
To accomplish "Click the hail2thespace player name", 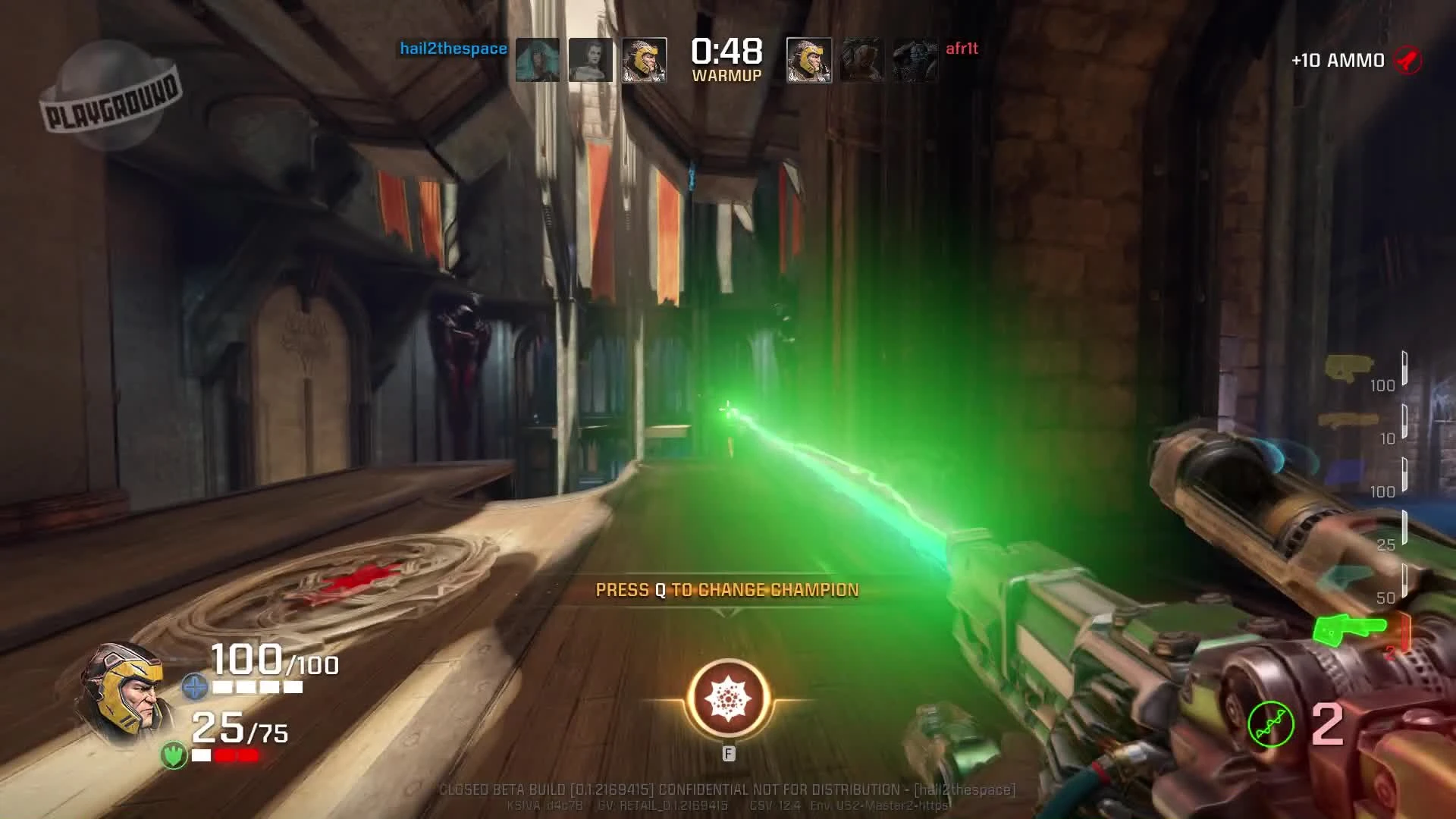I will pyautogui.click(x=453, y=48).
